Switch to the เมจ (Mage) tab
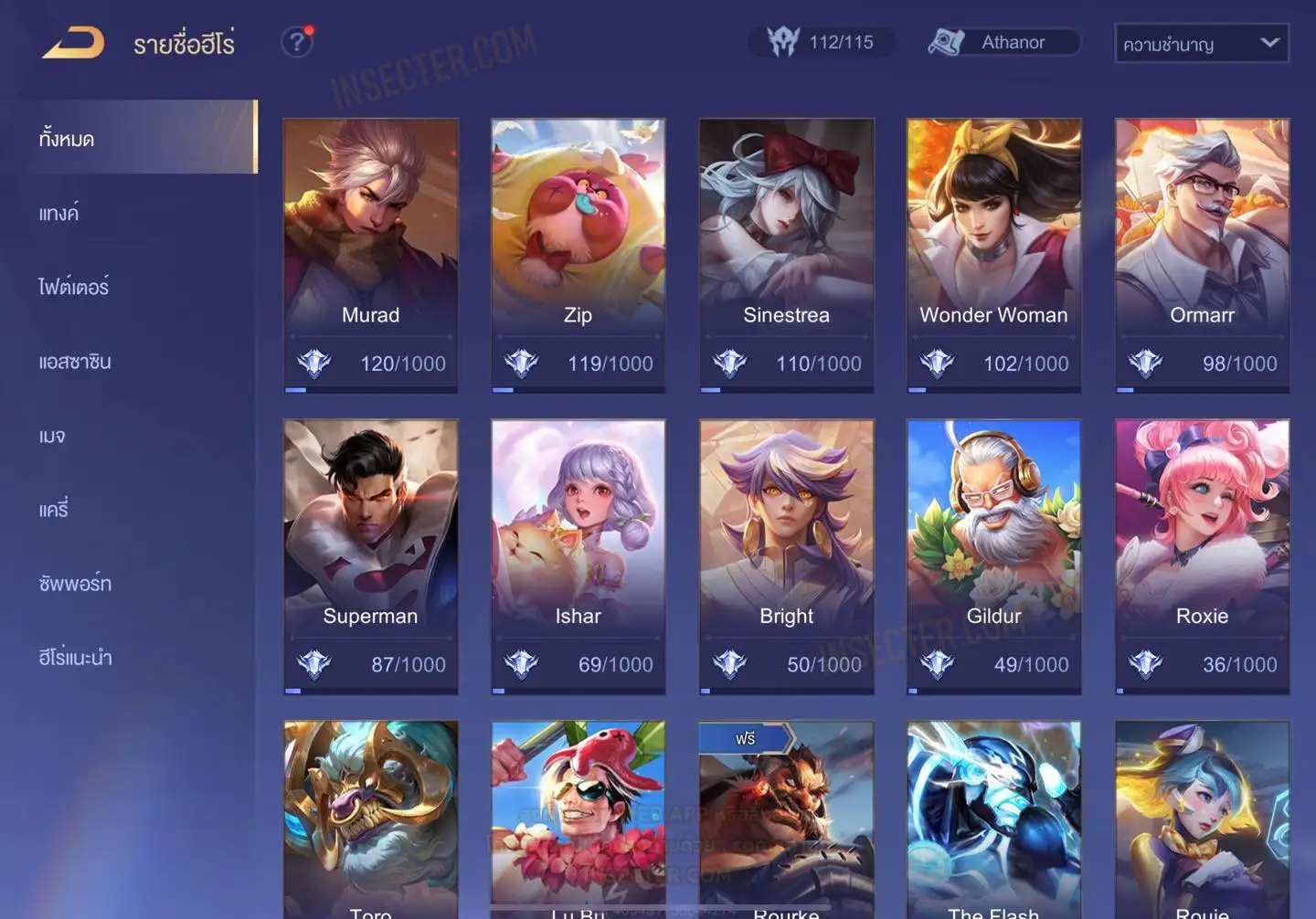The image size is (1316, 919). (x=52, y=436)
